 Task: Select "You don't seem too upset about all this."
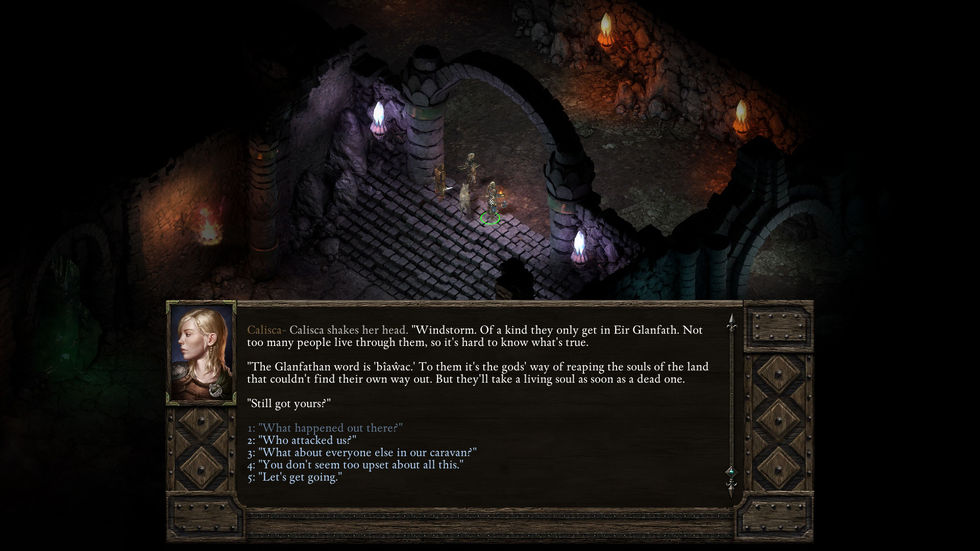[360, 465]
